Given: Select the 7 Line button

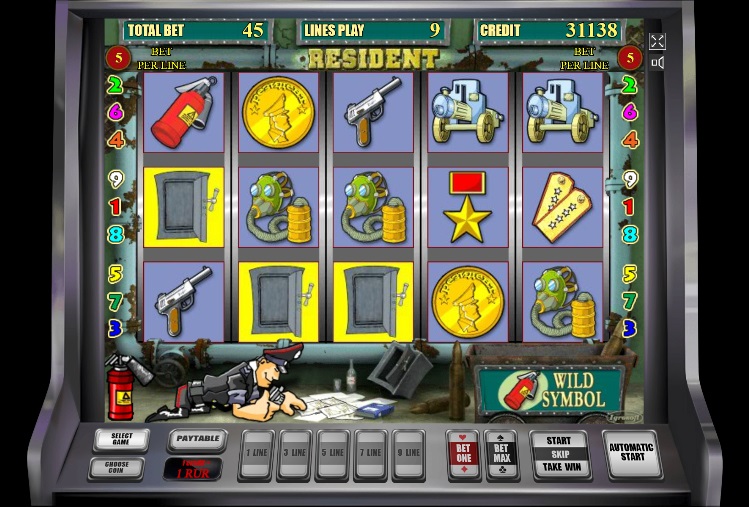Looking at the screenshot, I should (370, 453).
